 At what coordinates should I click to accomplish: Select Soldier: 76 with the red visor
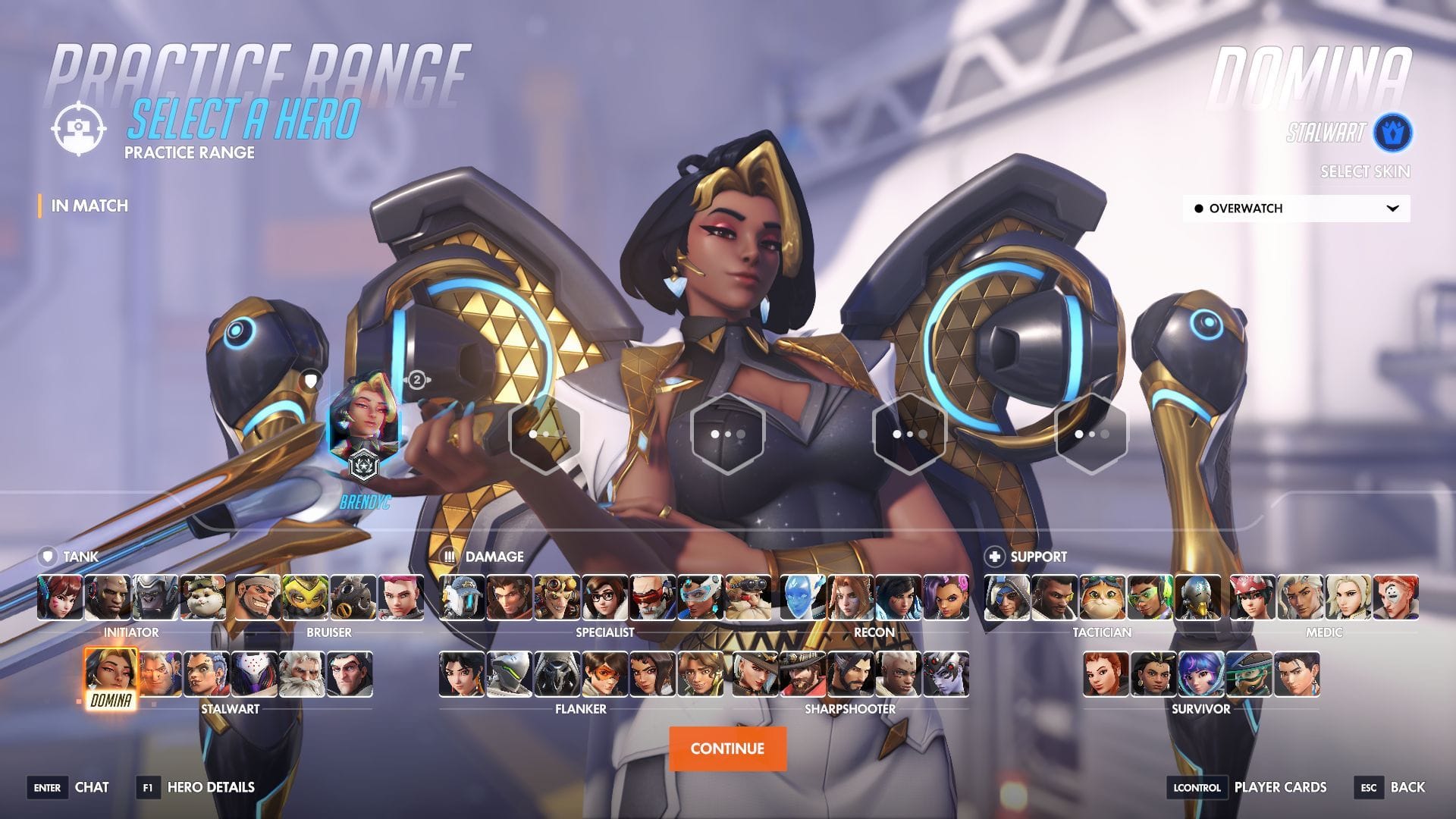point(652,598)
